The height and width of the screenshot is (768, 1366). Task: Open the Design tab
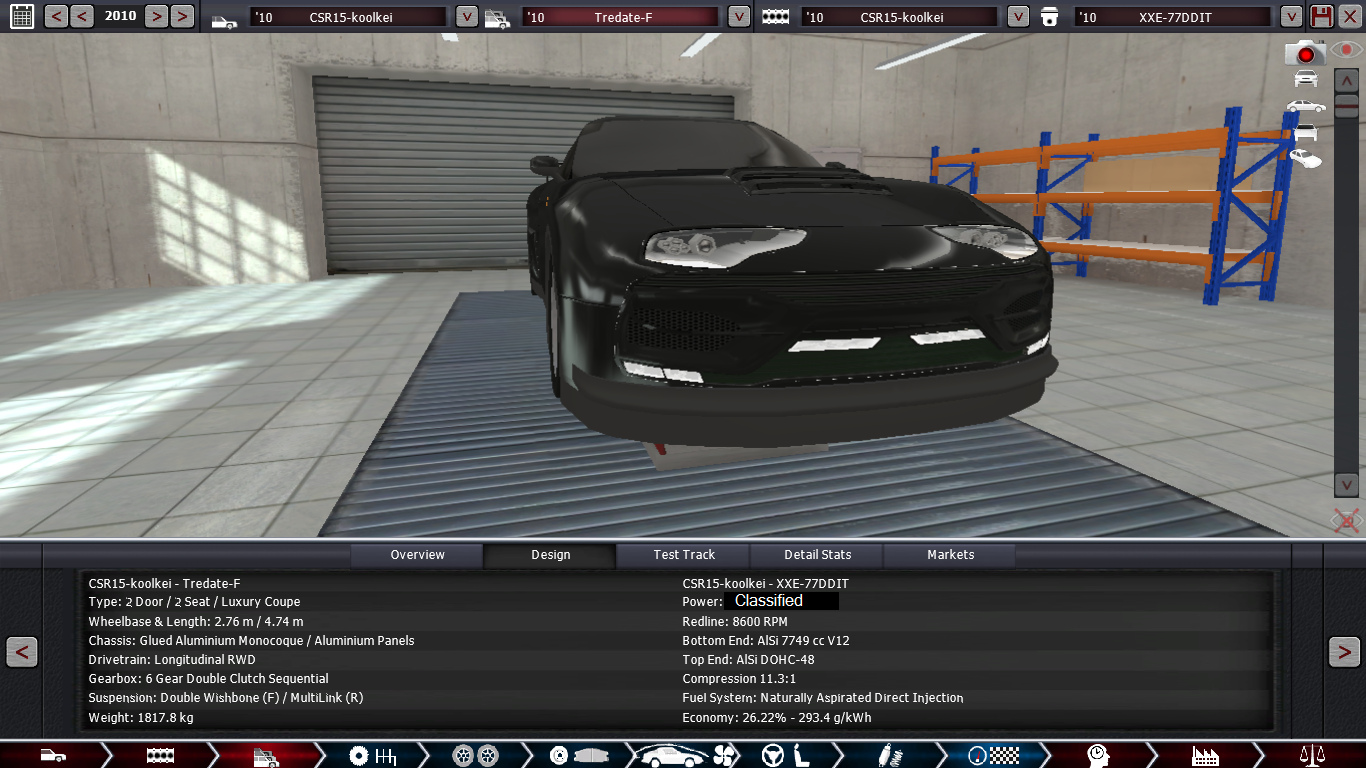pos(550,555)
